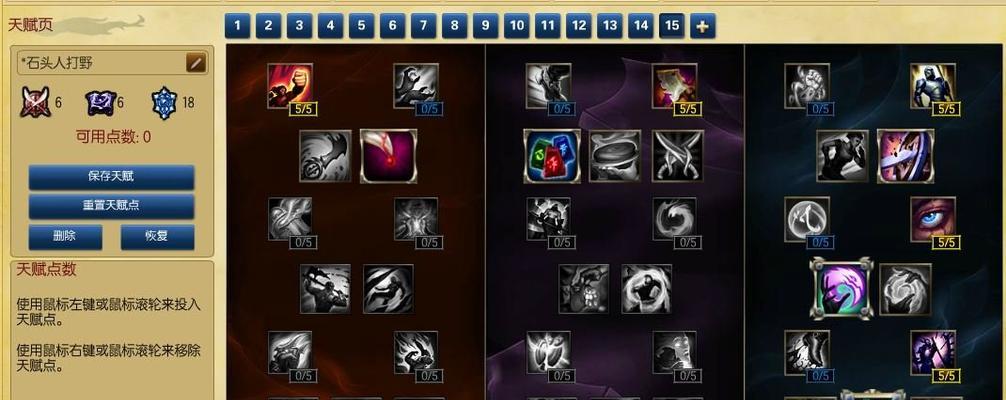The height and width of the screenshot is (400, 1006).
Task: Edit the page name with the pencil icon
Action: click(196, 62)
